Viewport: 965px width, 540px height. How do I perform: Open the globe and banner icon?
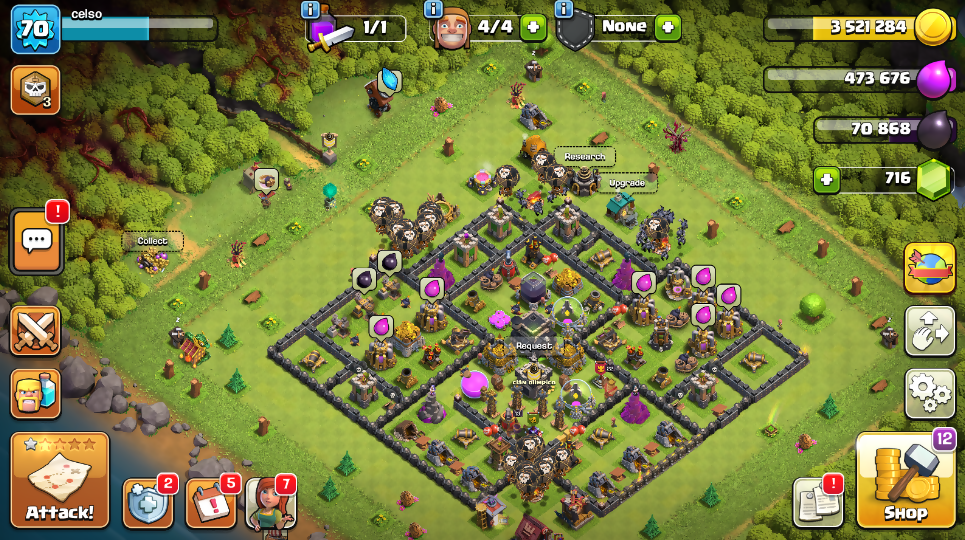tap(930, 268)
